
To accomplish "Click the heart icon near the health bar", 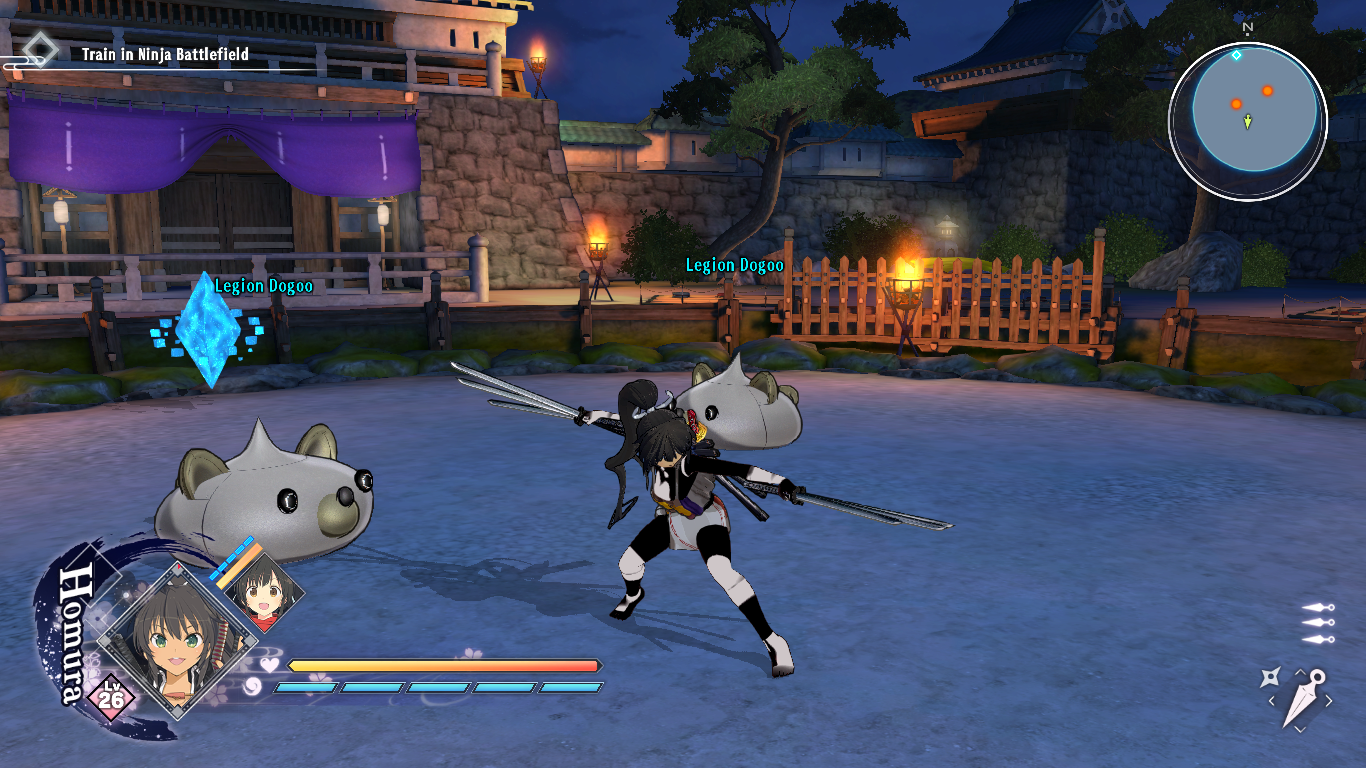I will click(x=268, y=663).
